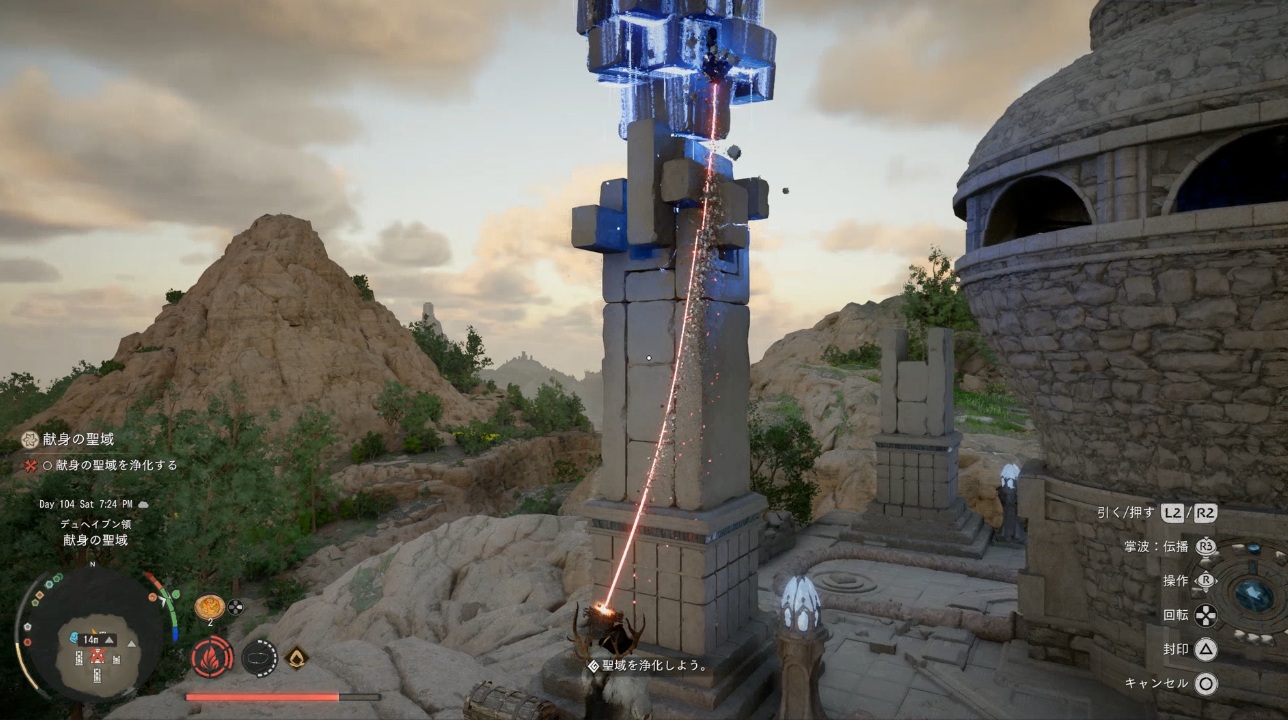Select the dark dashed-ring ability icon
Screen dimensions: 1288x720
pos(259,657)
